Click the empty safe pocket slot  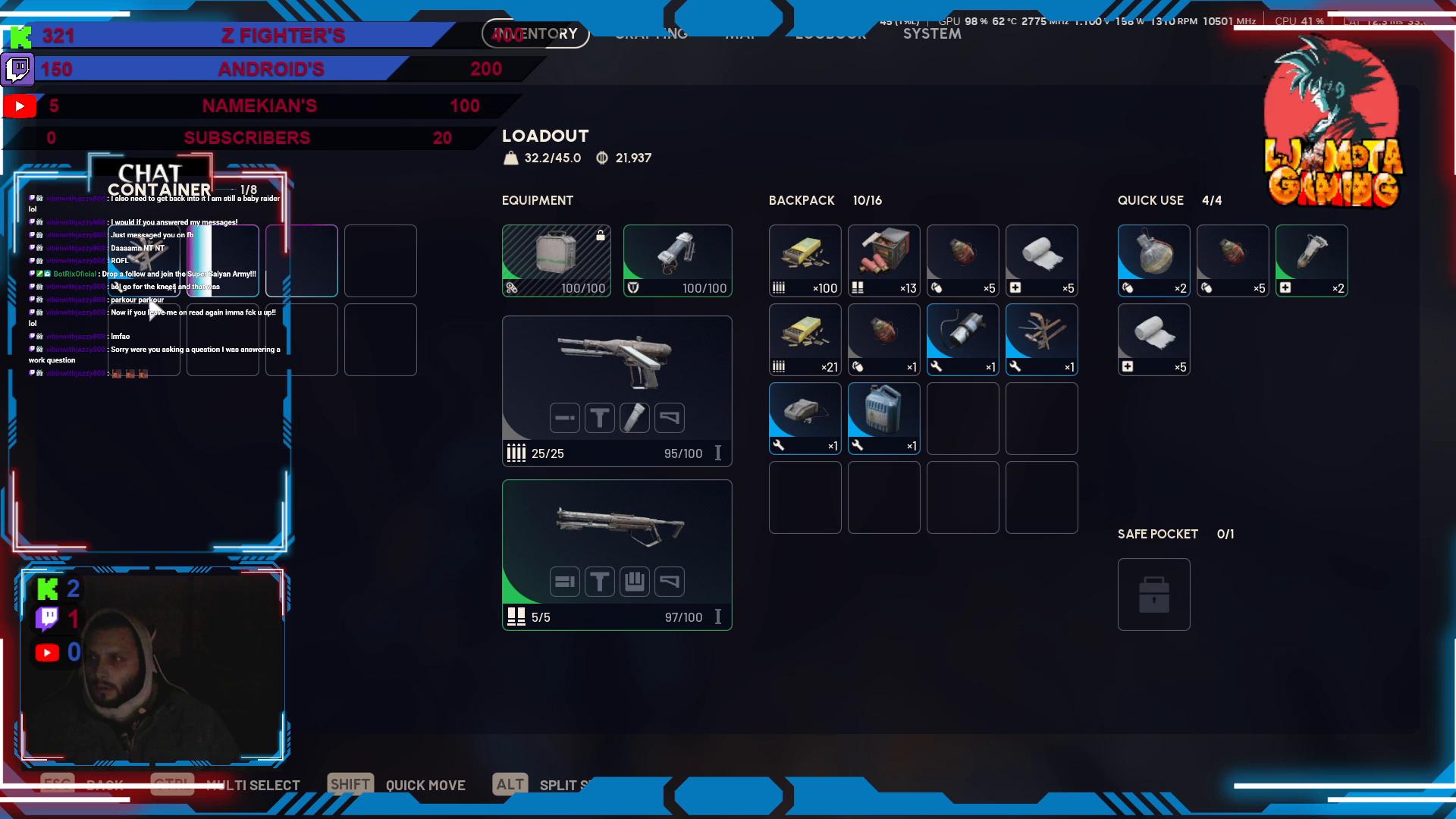pyautogui.click(x=1153, y=595)
